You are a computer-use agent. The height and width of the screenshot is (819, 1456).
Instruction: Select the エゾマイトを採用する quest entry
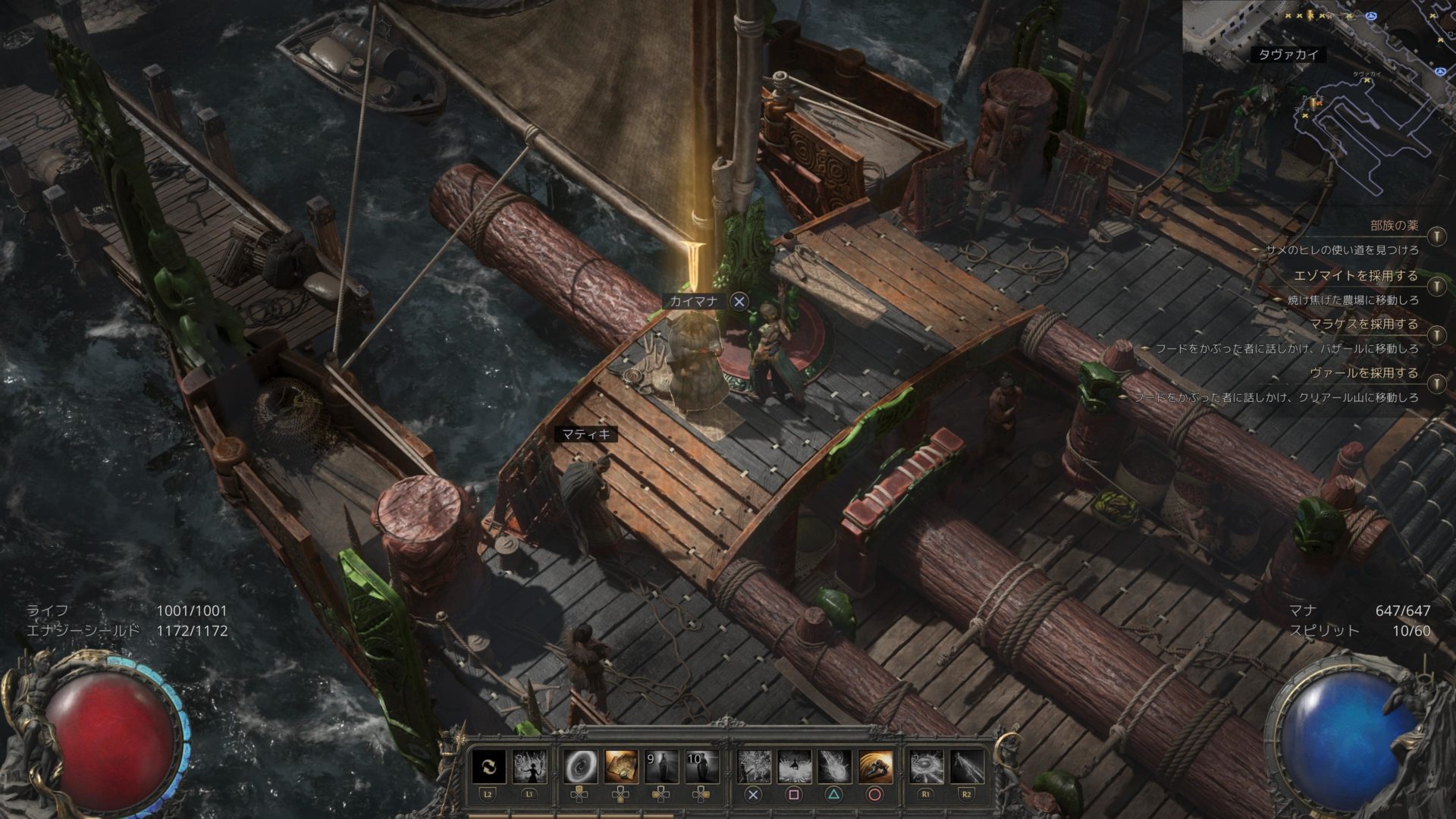pos(1356,275)
